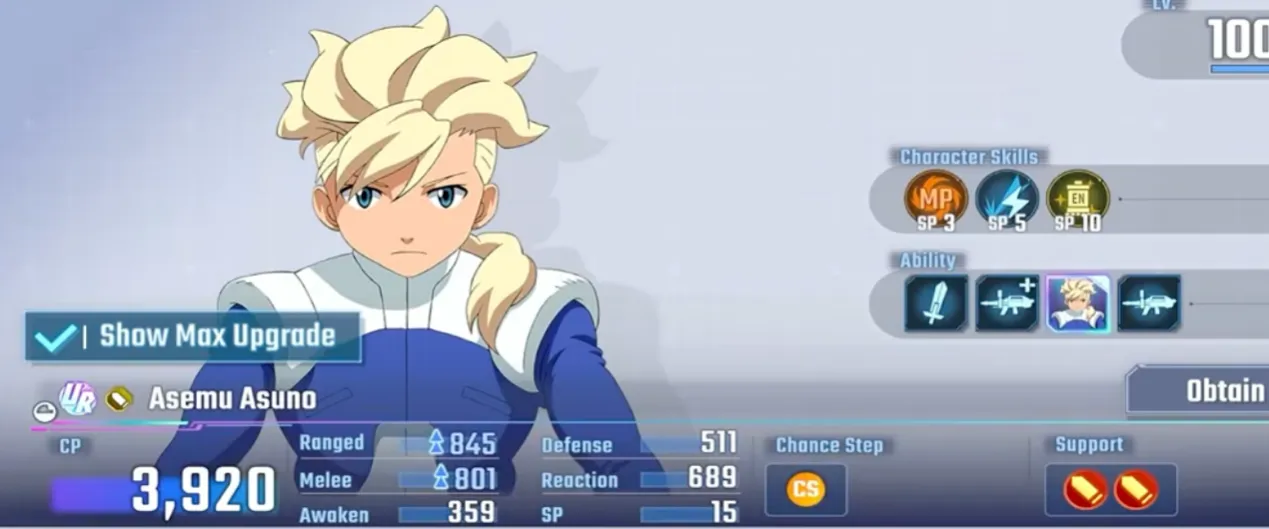Click the orange CS Chance Step icon

pos(805,490)
